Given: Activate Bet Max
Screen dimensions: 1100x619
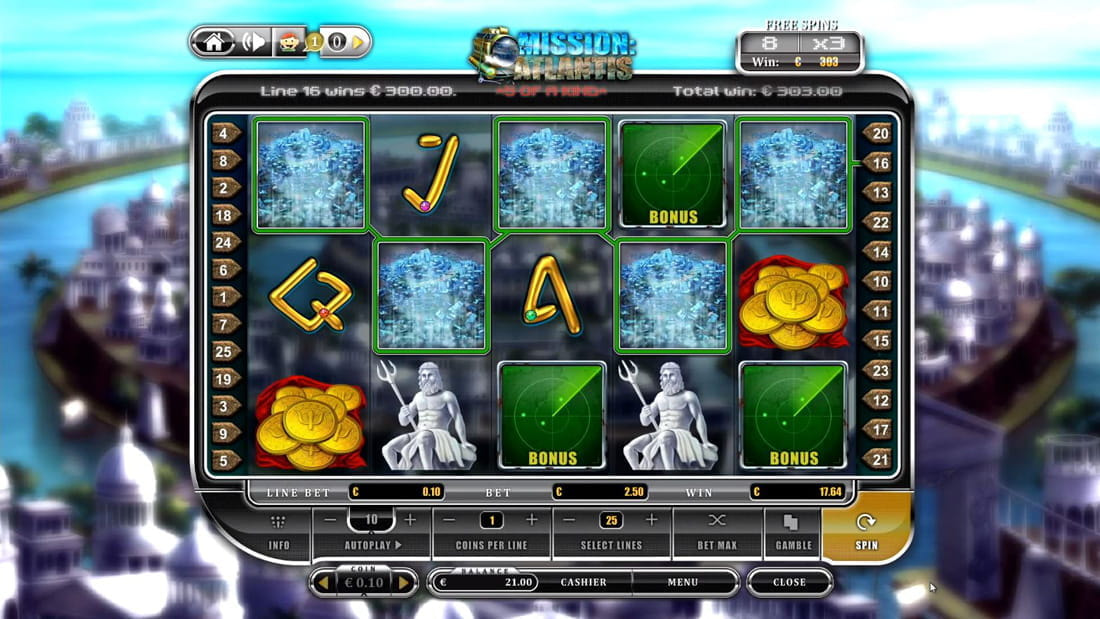Looking at the screenshot, I should click(x=716, y=532).
